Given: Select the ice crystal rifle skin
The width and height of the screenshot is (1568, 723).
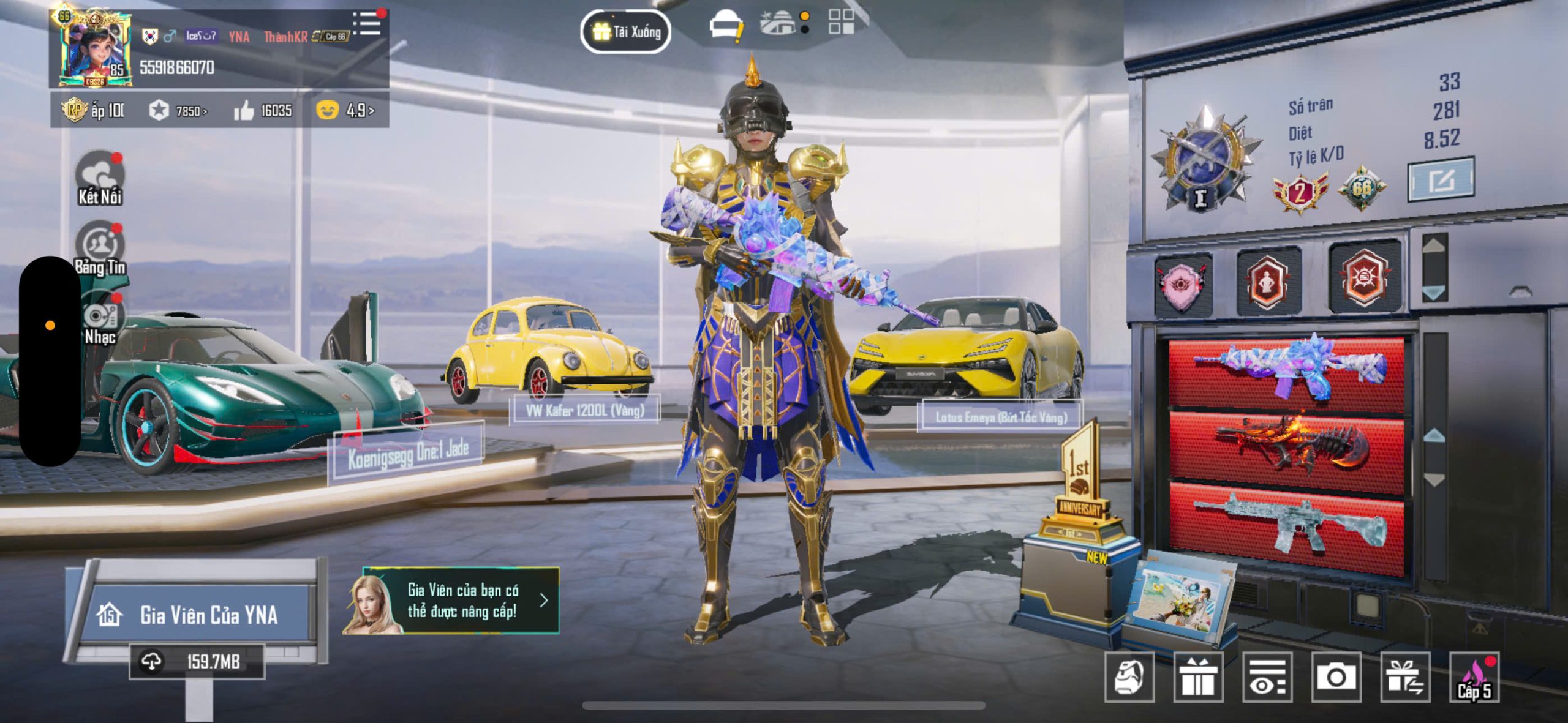Looking at the screenshot, I should coord(1287,370).
